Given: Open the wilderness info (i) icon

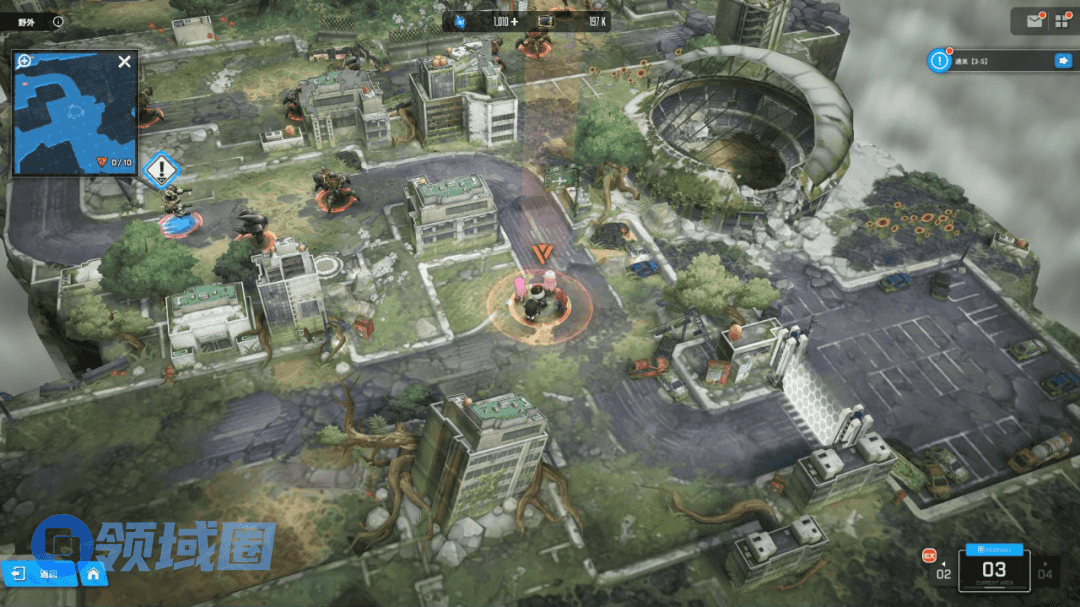Looking at the screenshot, I should 57,20.
